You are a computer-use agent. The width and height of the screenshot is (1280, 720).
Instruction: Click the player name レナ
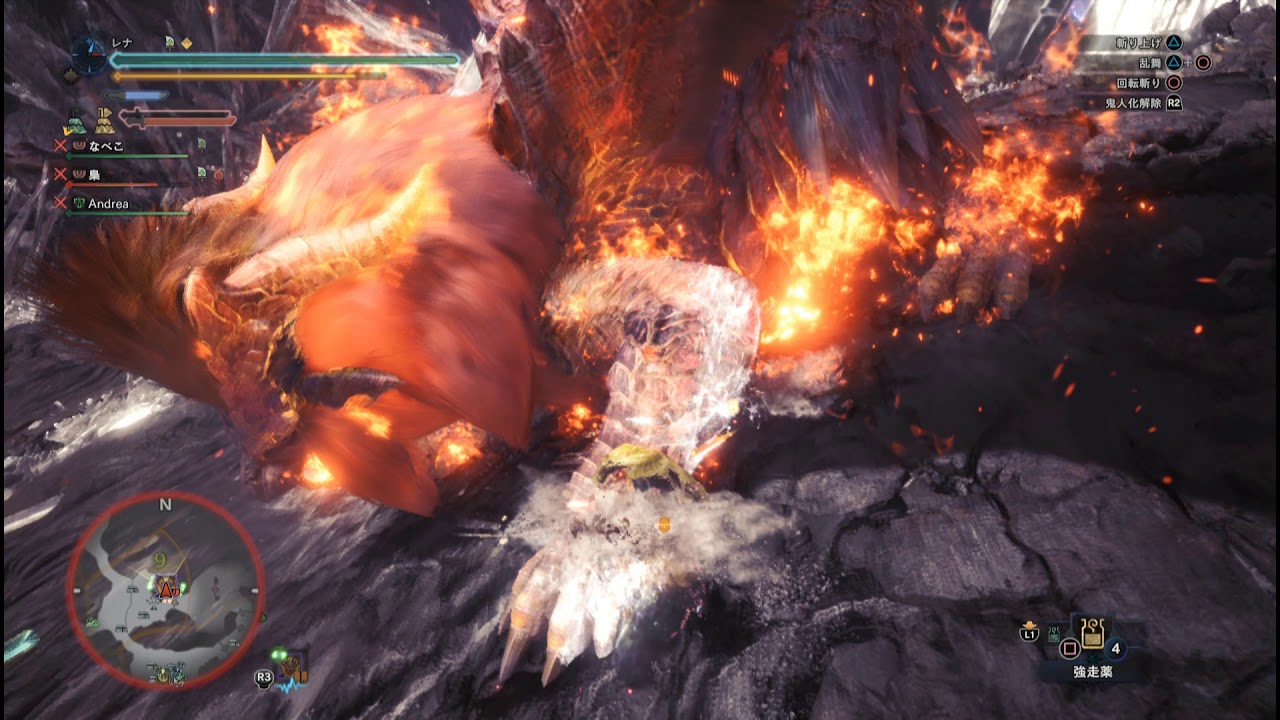click(122, 43)
